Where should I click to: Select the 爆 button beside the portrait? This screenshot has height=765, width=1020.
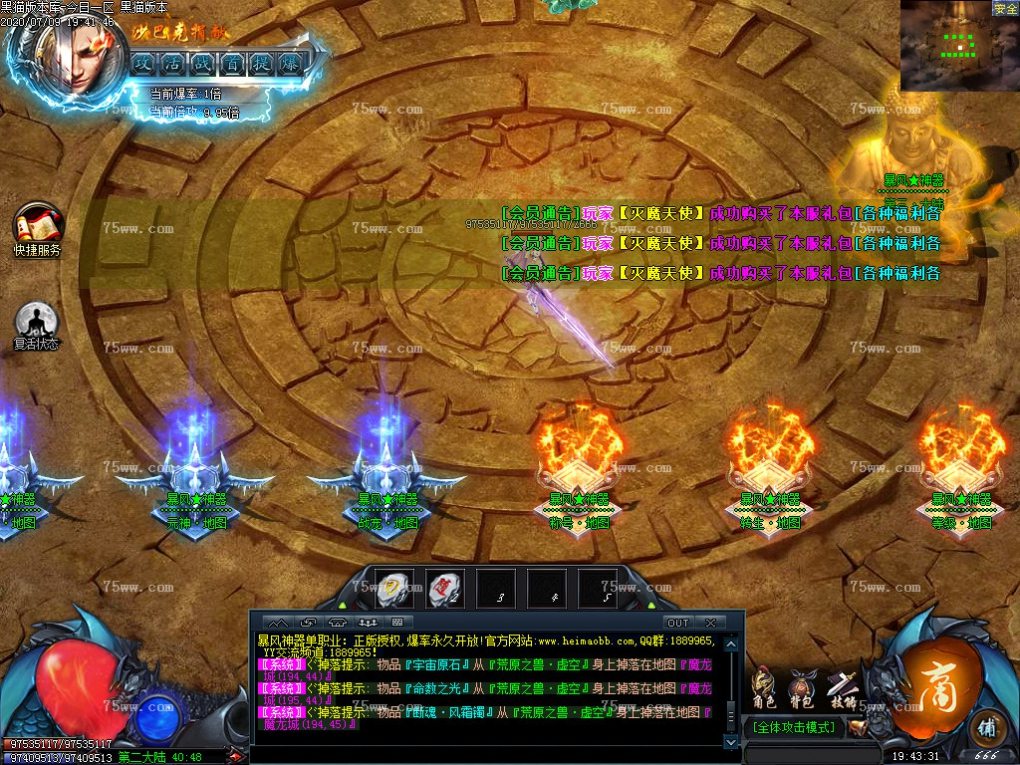[x=290, y=62]
